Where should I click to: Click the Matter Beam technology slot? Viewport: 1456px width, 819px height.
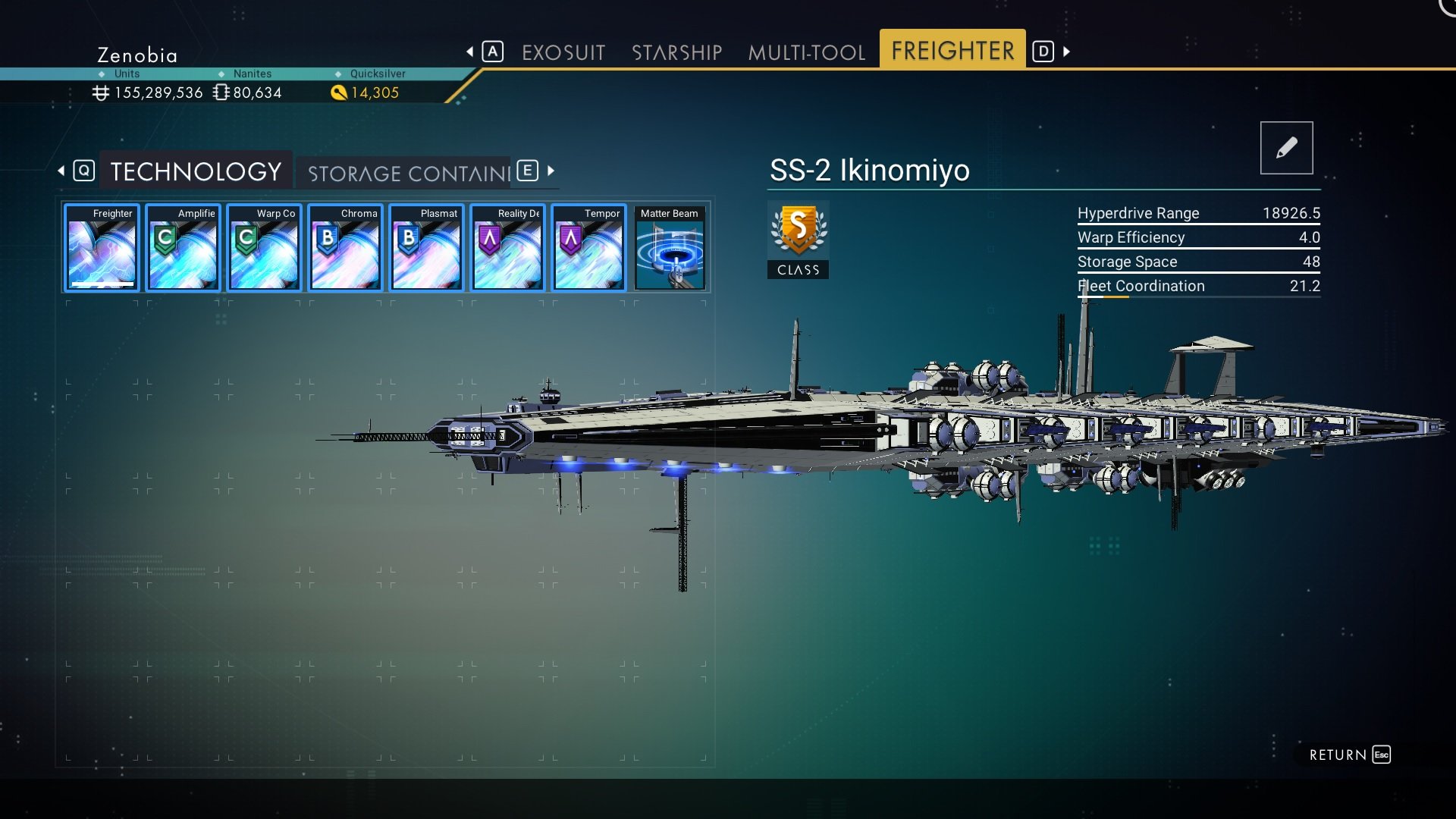[x=670, y=248]
